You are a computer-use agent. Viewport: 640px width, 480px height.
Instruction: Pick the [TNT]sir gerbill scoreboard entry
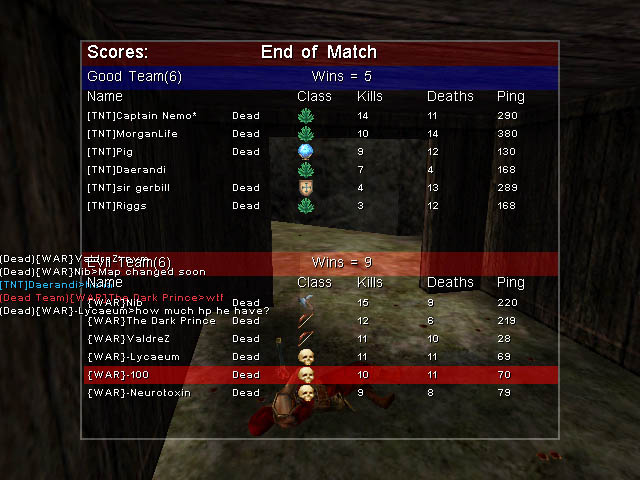coord(131,188)
